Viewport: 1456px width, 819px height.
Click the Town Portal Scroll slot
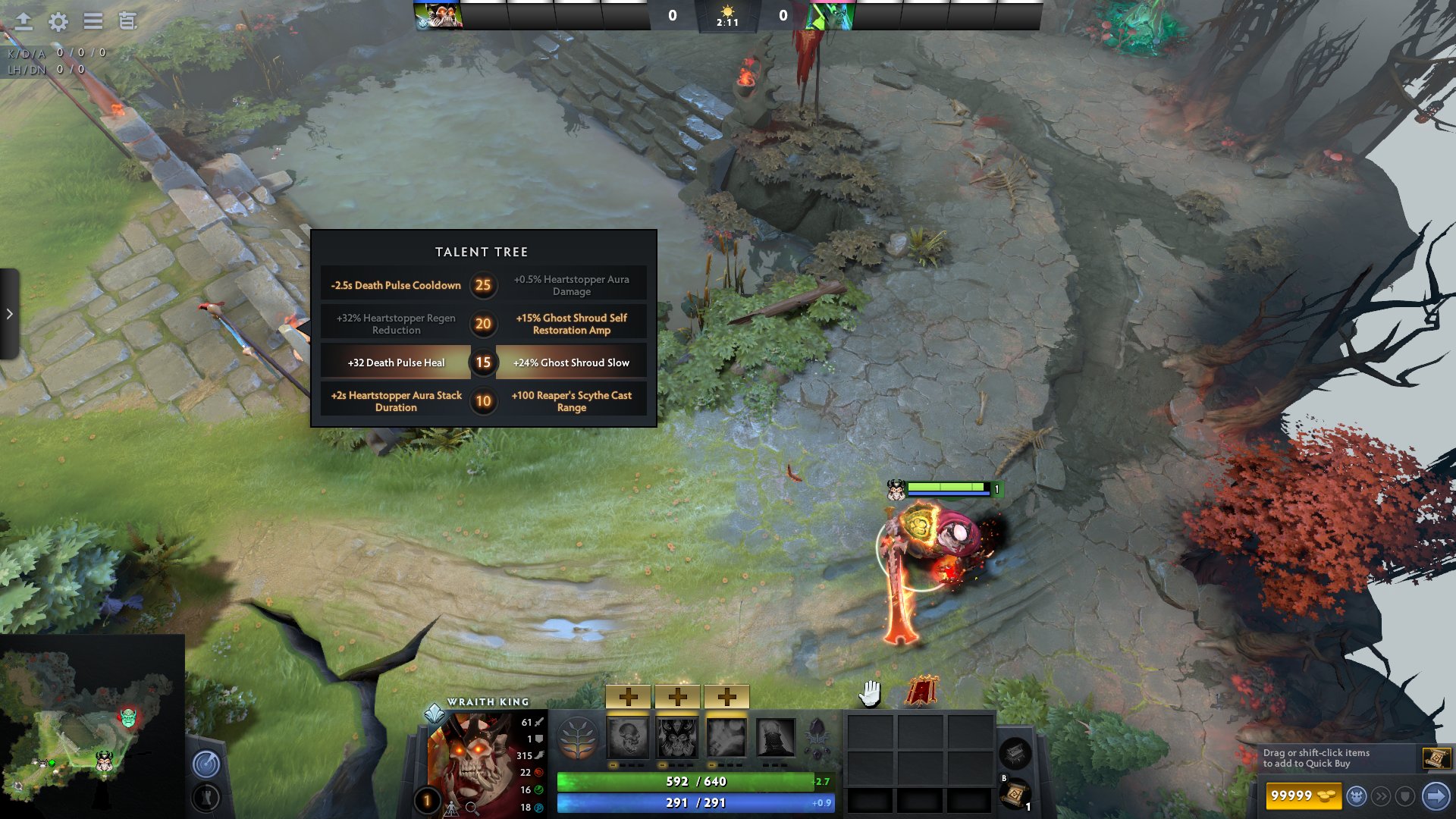coord(1015,796)
